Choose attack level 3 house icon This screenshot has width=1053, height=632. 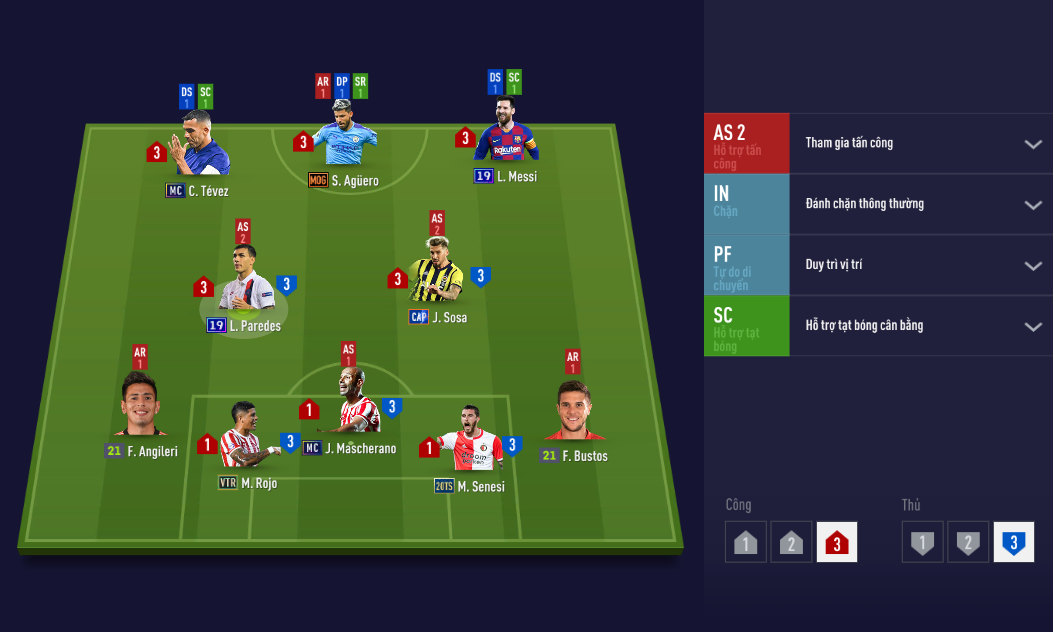837,542
